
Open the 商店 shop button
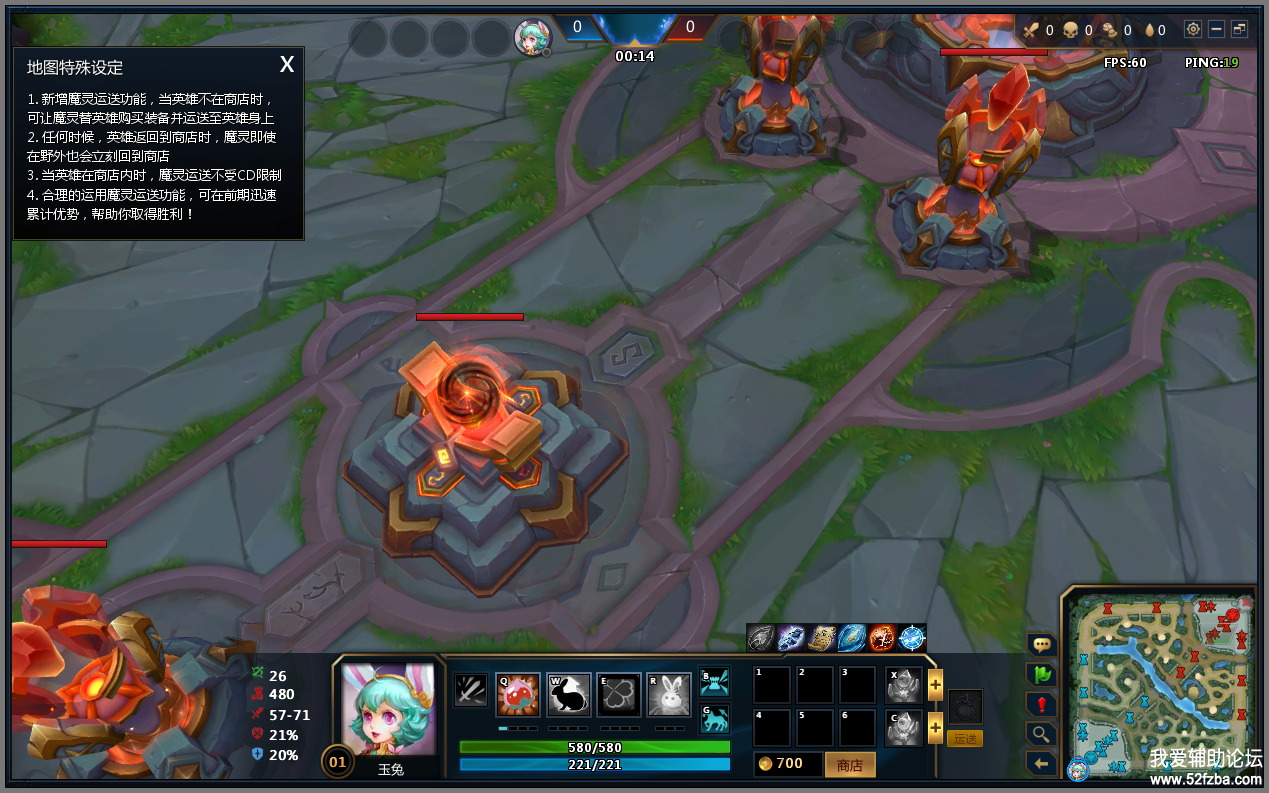850,765
